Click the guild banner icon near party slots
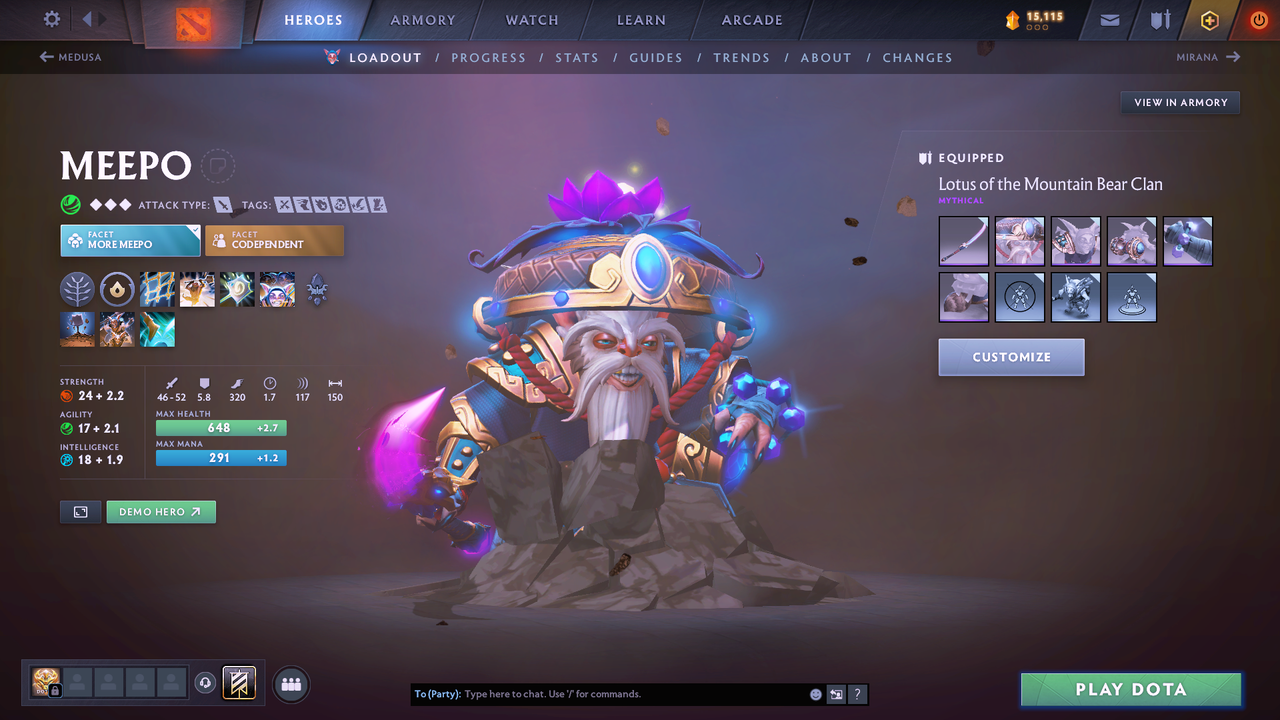 point(238,684)
